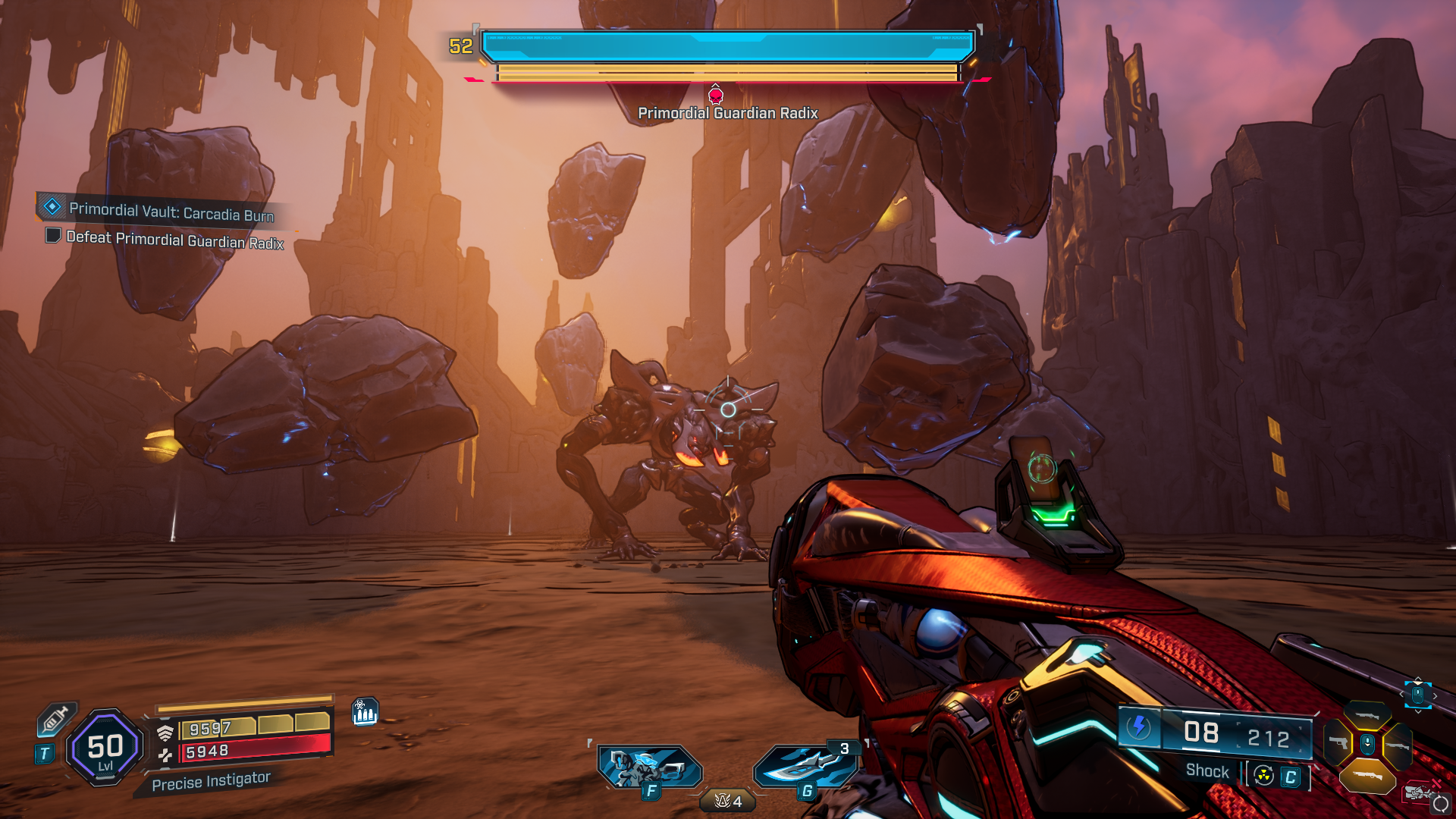1456x819 pixels.
Task: Select the right-side weapon slot
Action: coord(1397,745)
